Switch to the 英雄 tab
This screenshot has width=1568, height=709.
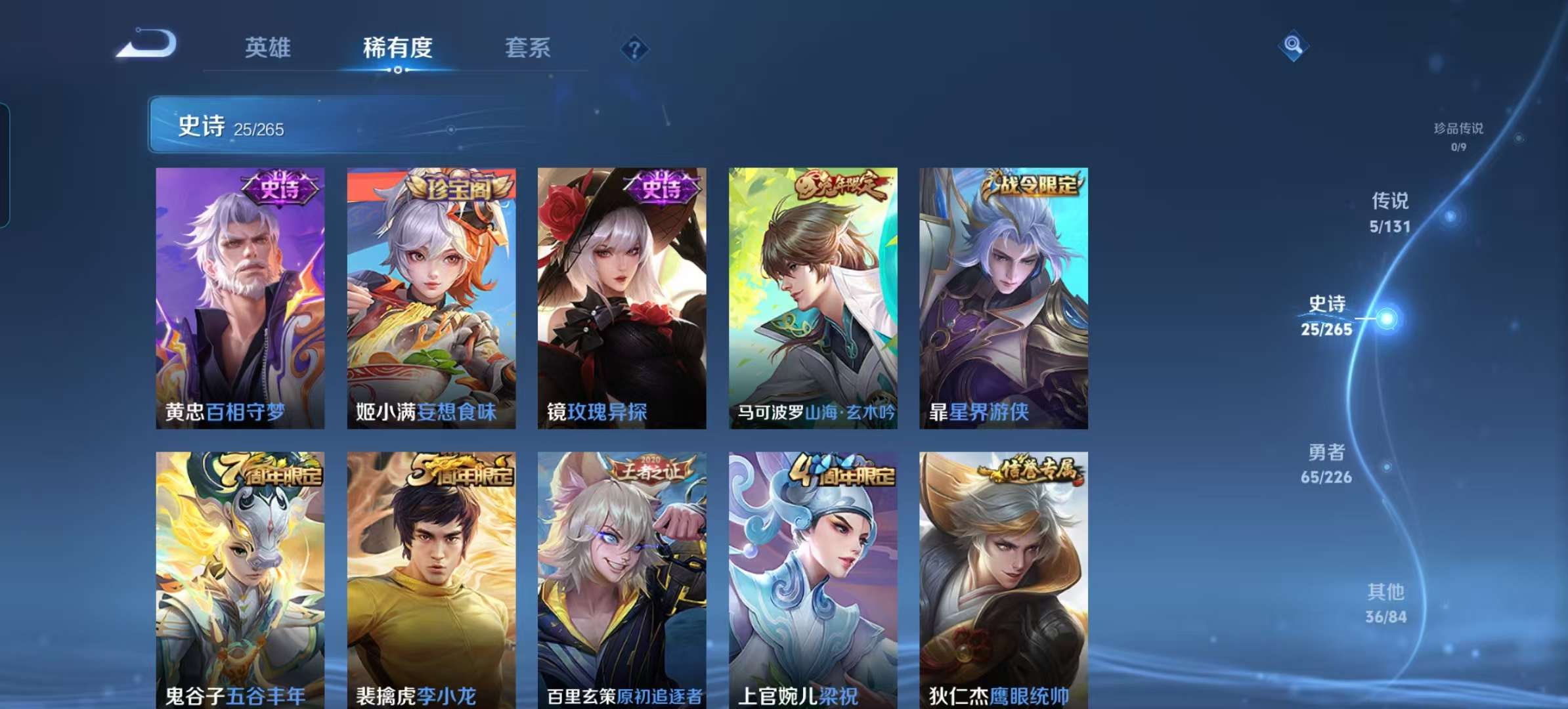tap(267, 47)
